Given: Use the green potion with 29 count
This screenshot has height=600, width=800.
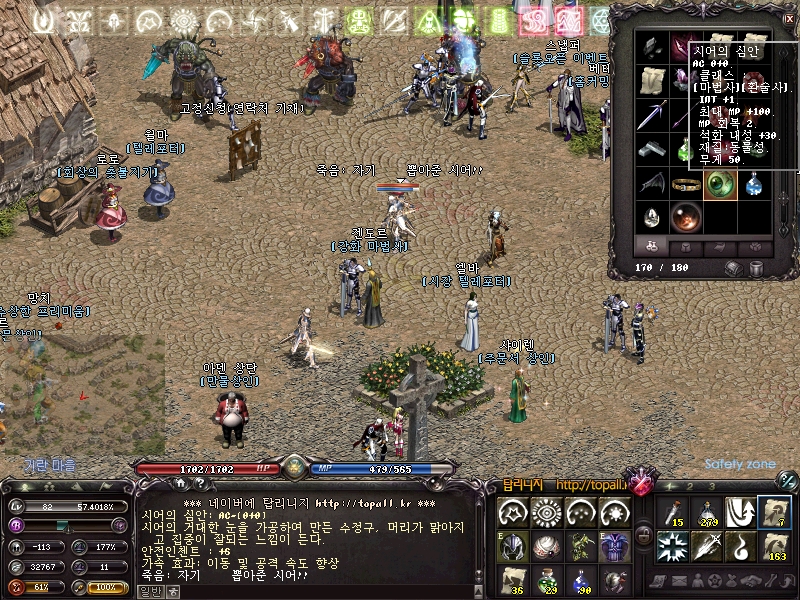Looking at the screenshot, I should pyautogui.click(x=547, y=580).
